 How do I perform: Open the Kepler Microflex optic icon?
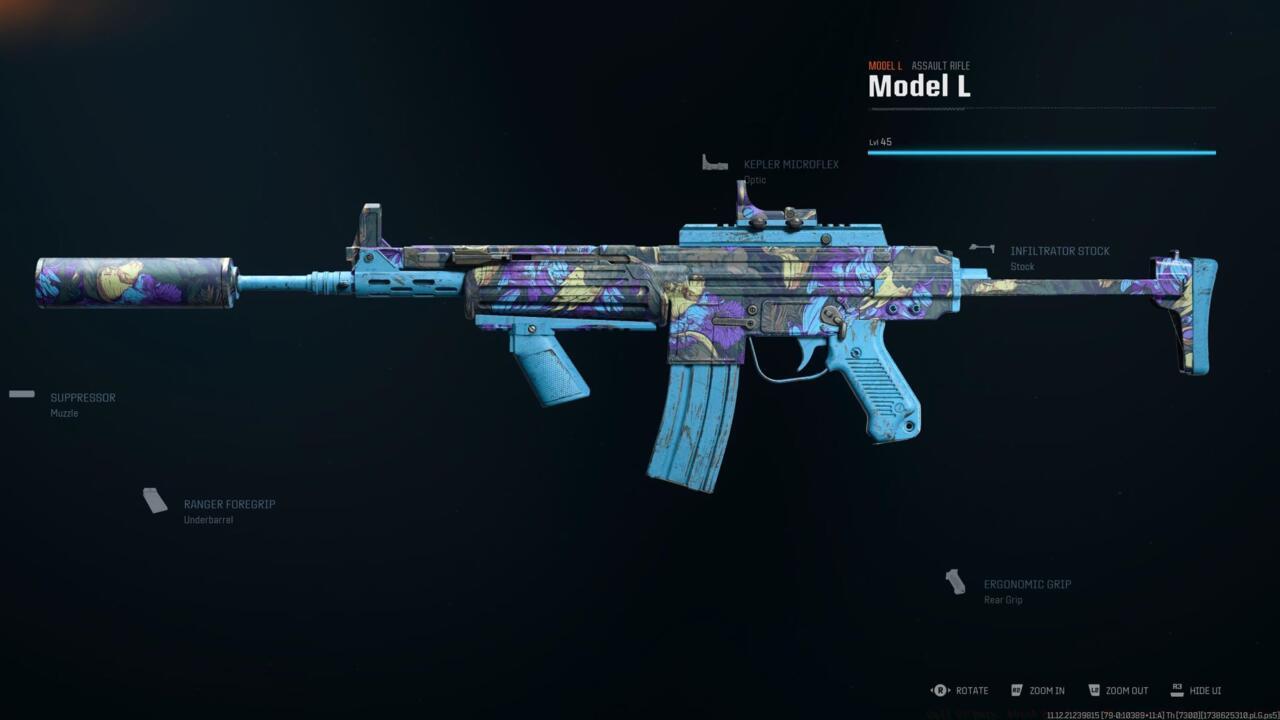pyautogui.click(x=715, y=160)
